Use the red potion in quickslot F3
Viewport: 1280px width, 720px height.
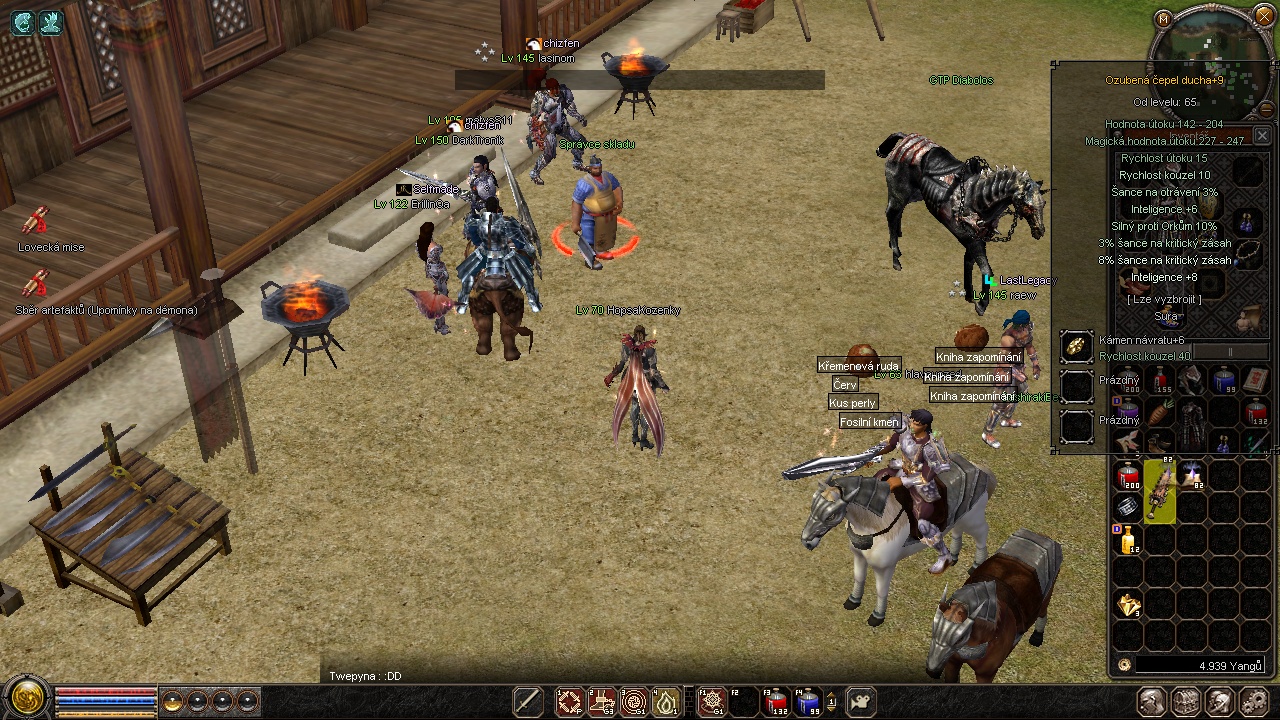pos(776,702)
